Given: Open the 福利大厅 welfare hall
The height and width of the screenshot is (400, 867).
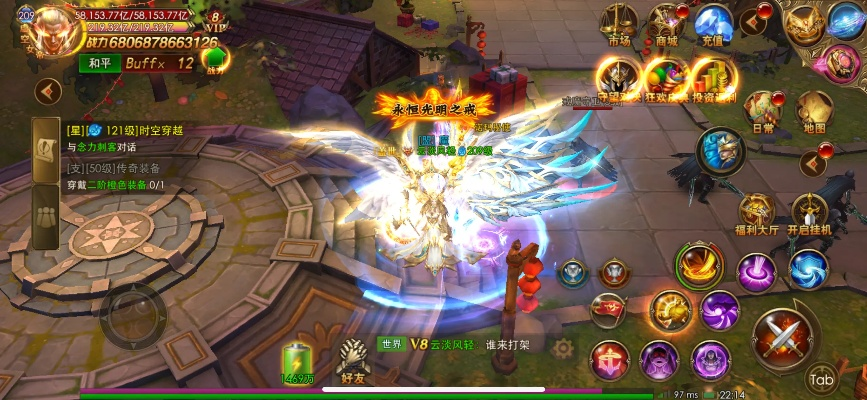Looking at the screenshot, I should coord(757,212).
